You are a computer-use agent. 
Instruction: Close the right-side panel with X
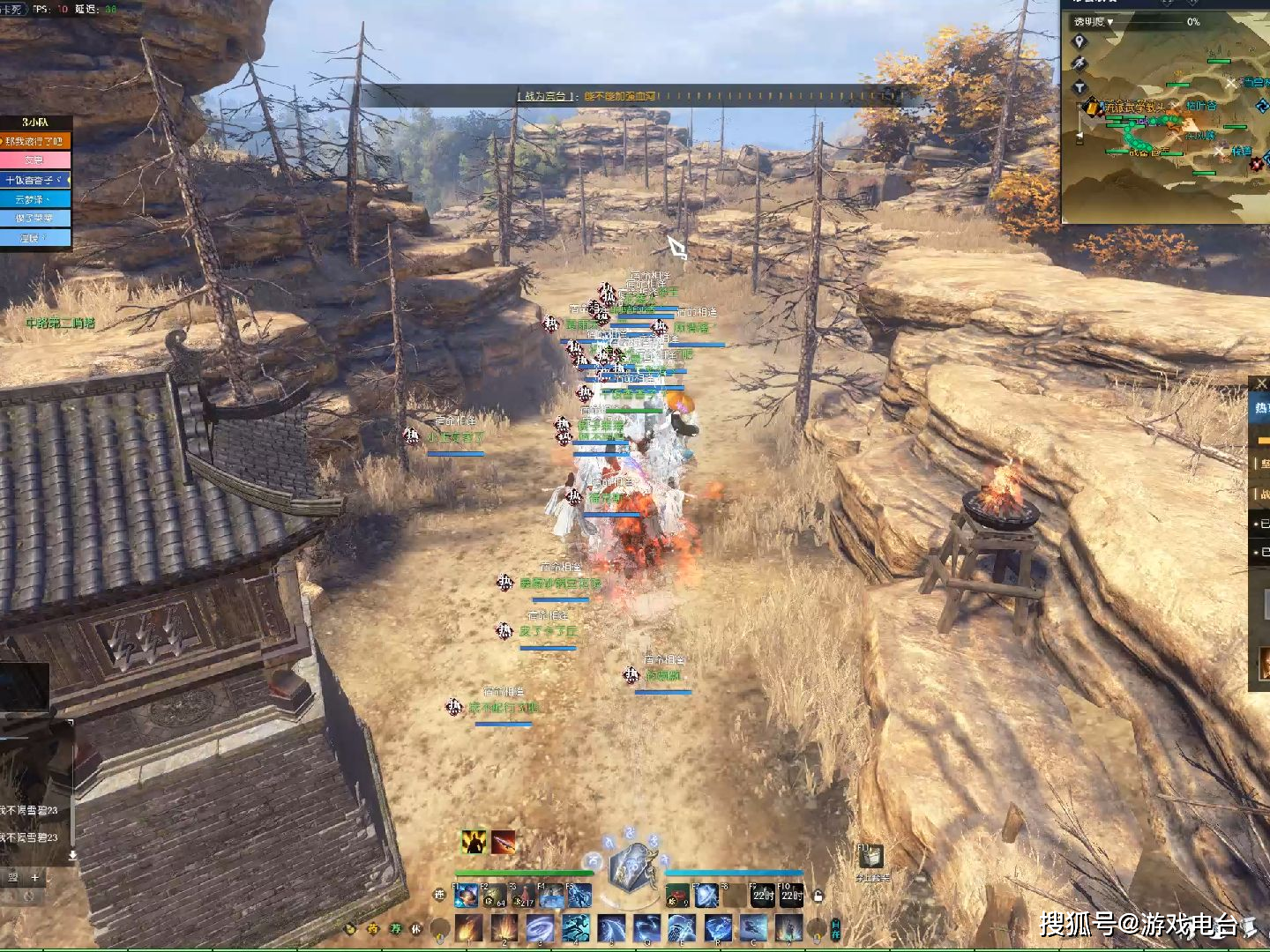1261,383
